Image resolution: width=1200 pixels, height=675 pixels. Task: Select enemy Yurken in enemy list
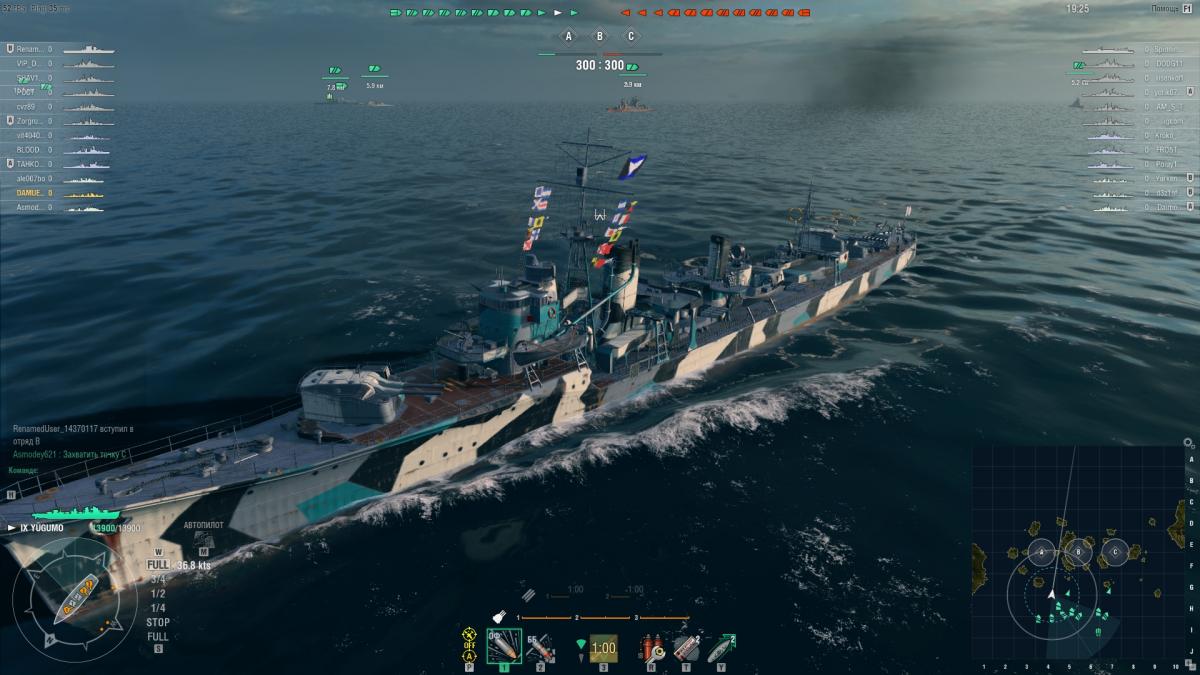click(1167, 178)
